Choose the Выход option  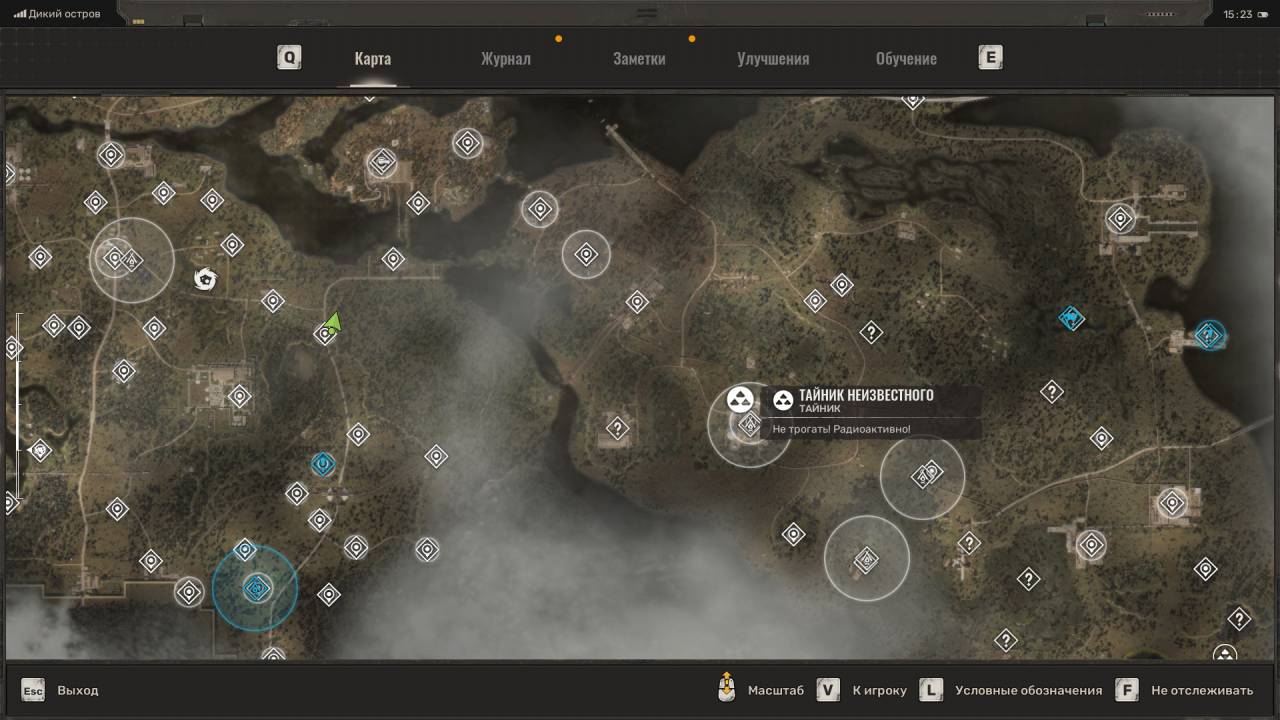tap(77, 690)
